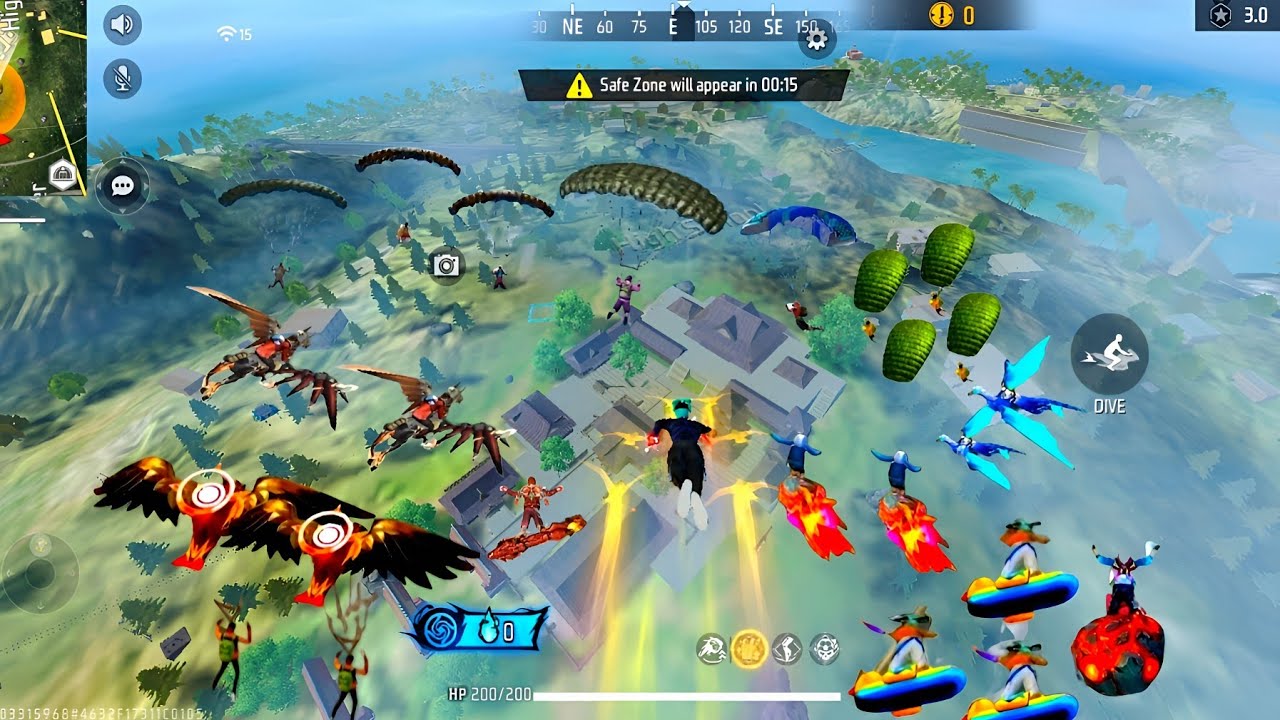Open the minimap

click(x=43, y=97)
